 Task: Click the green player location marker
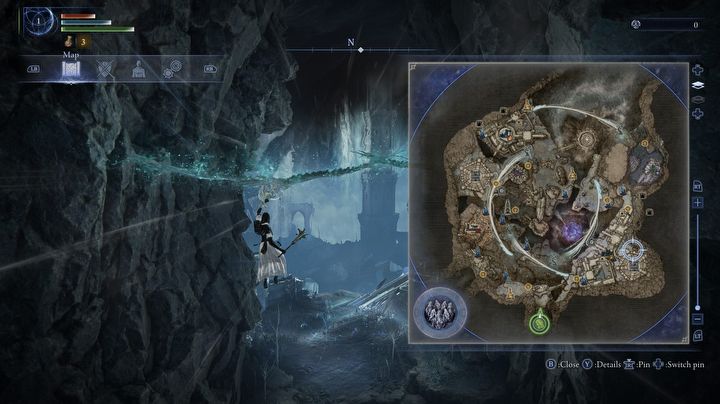click(539, 322)
